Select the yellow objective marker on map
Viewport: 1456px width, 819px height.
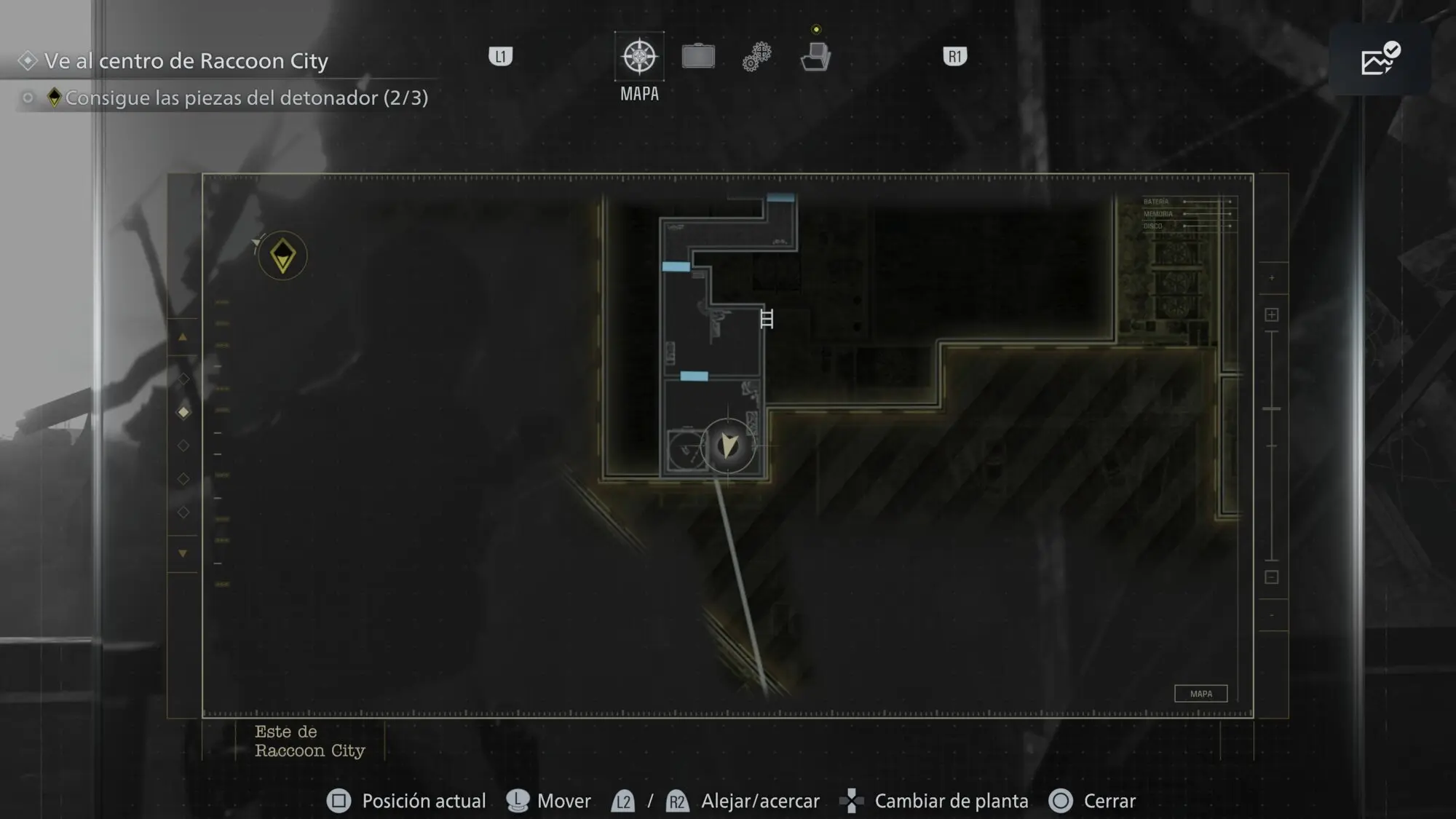282,256
